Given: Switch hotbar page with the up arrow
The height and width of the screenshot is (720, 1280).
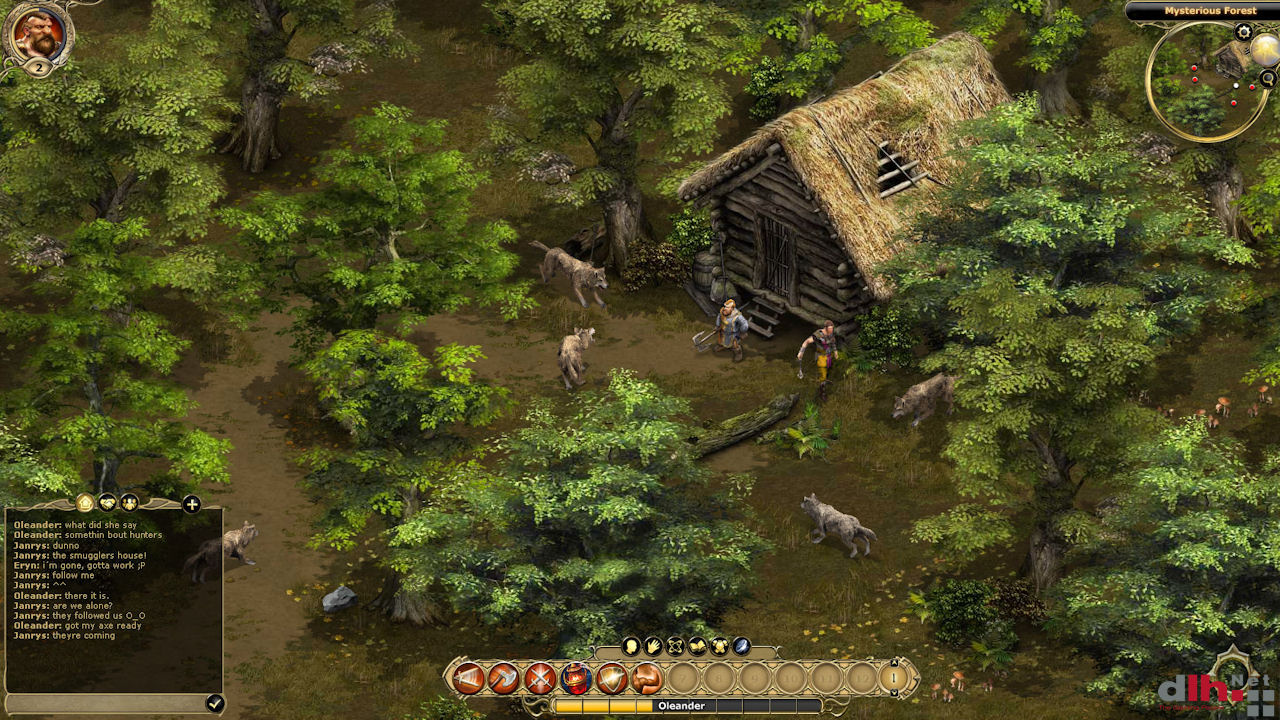Looking at the screenshot, I should tap(895, 664).
